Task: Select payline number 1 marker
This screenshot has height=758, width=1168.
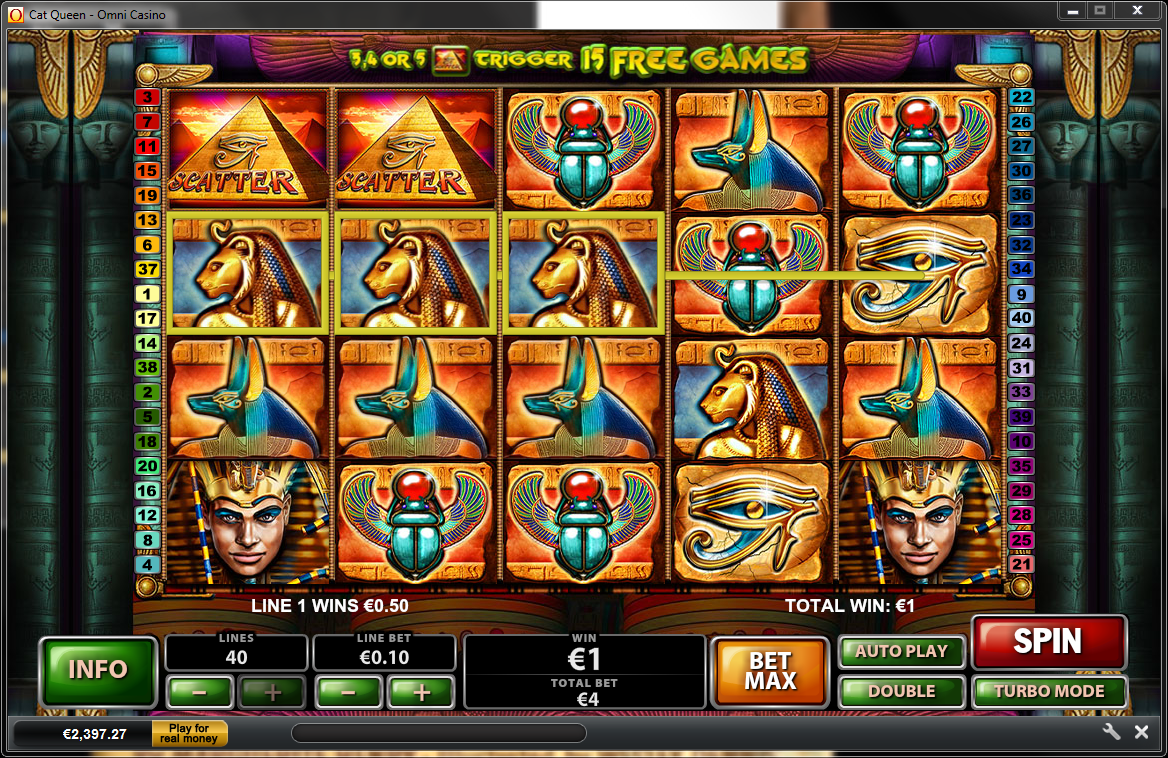Action: click(x=147, y=294)
